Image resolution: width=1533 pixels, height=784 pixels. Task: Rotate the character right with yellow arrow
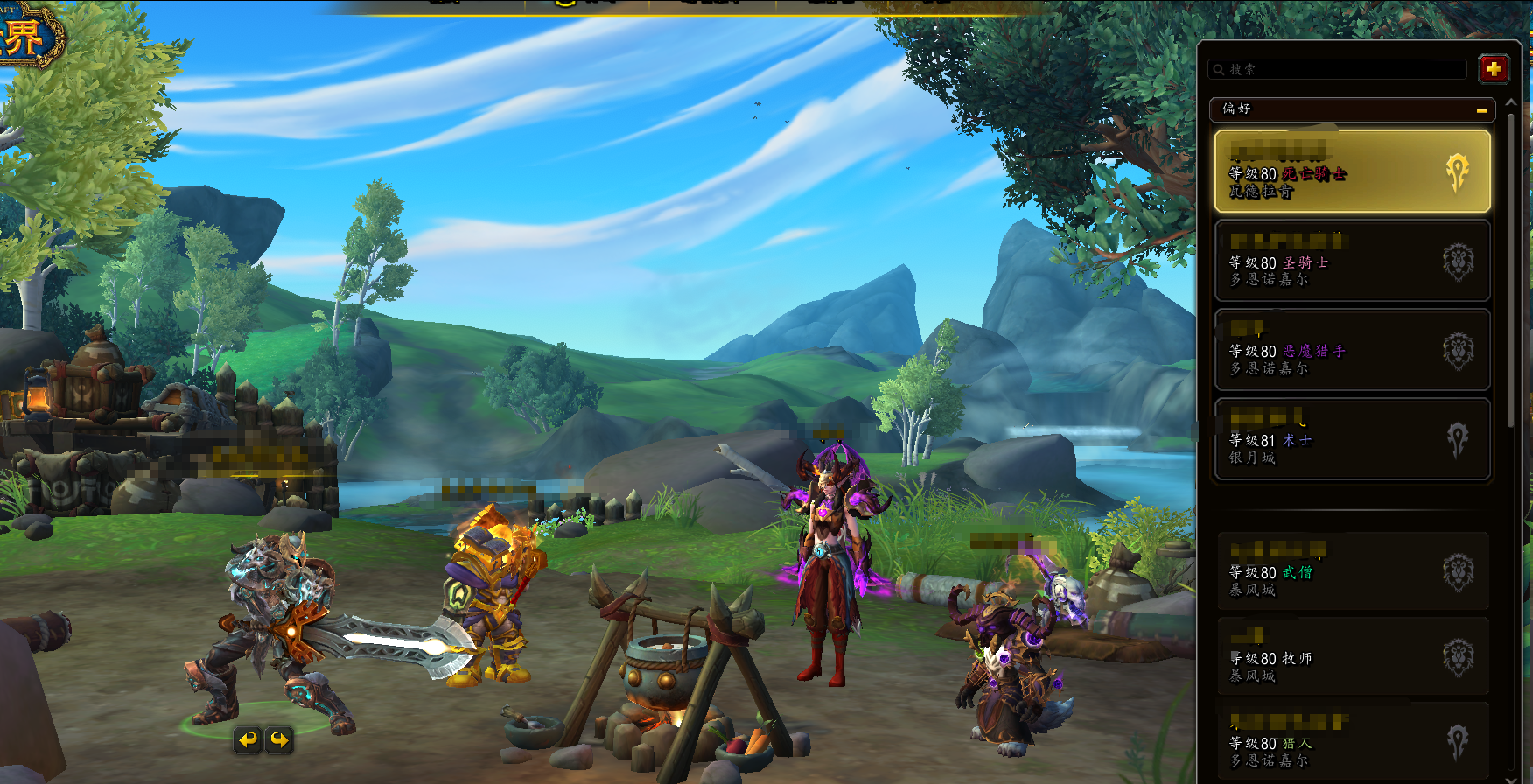[279, 740]
